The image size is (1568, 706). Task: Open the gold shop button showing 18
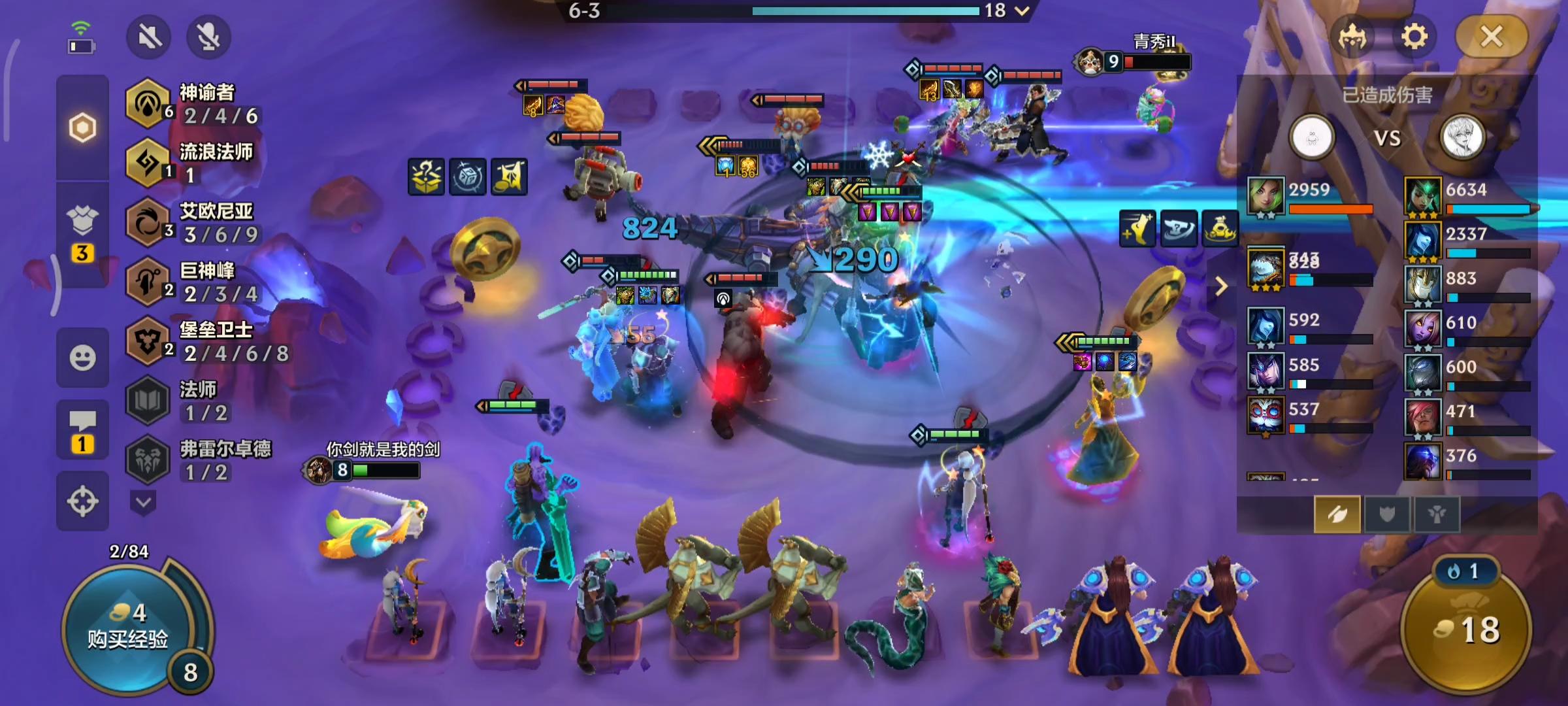(x=1467, y=629)
